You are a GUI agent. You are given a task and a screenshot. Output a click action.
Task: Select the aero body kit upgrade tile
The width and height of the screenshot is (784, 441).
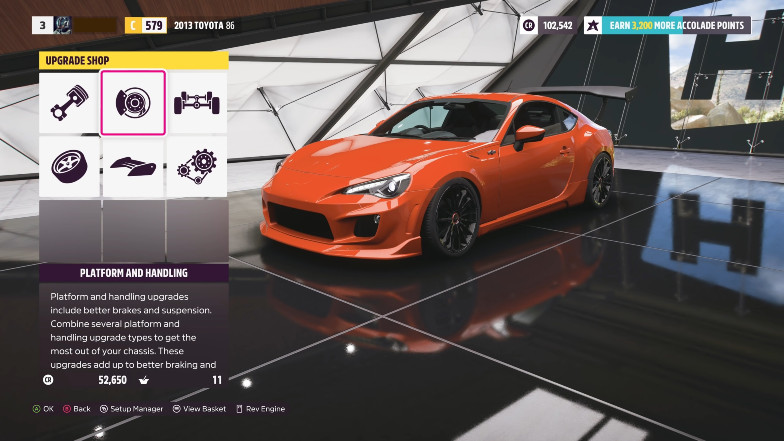(x=132, y=166)
